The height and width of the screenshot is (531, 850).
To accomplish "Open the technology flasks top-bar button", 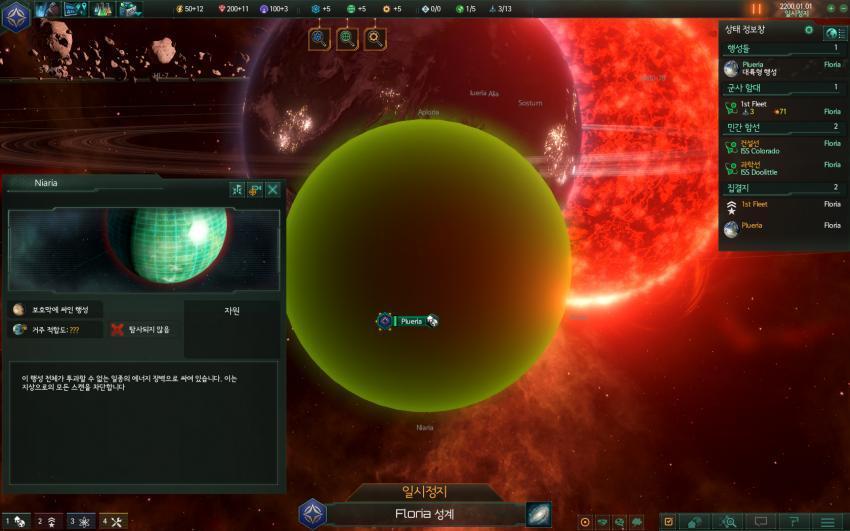I will 103,9.
